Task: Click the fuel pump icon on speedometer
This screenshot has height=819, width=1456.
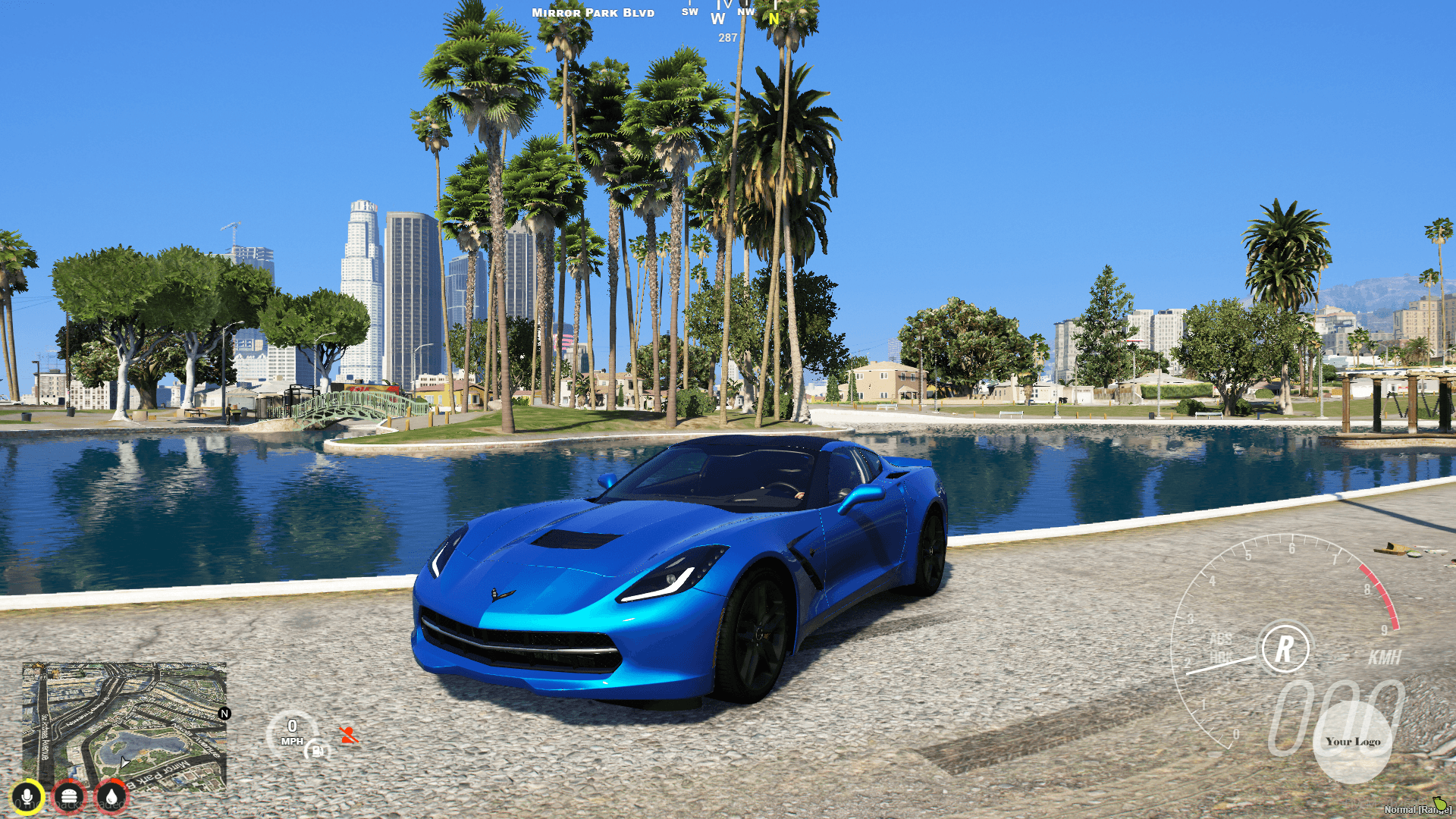Action: (x=316, y=749)
